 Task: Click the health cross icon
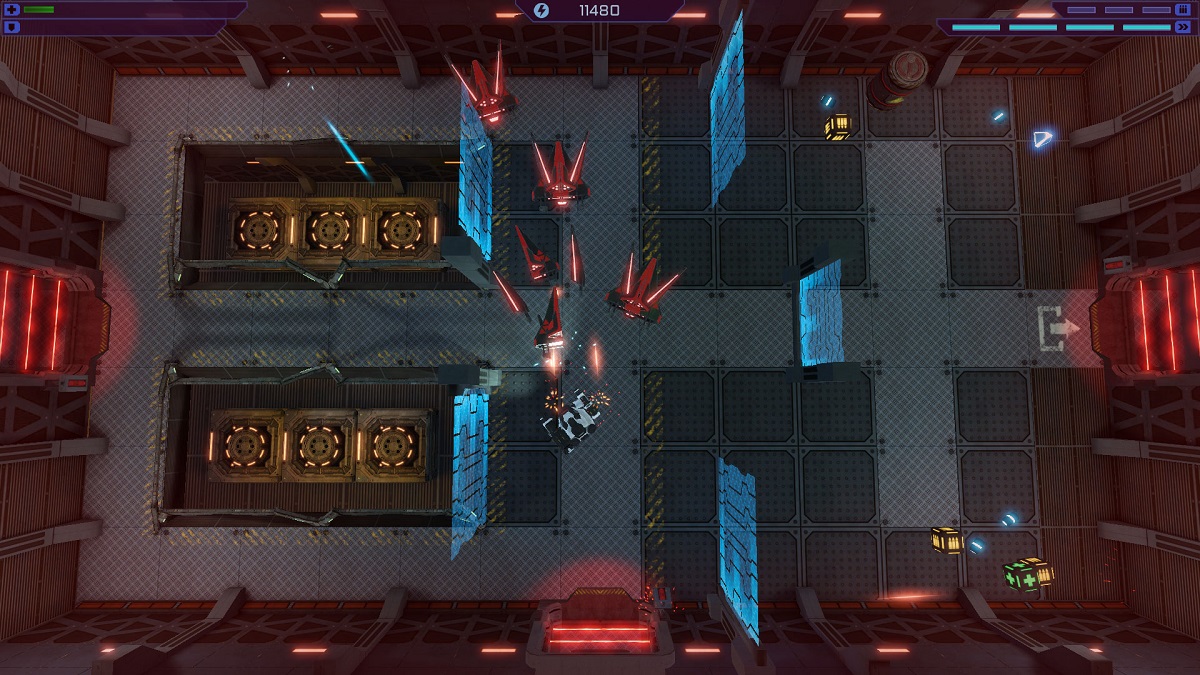coord(12,10)
